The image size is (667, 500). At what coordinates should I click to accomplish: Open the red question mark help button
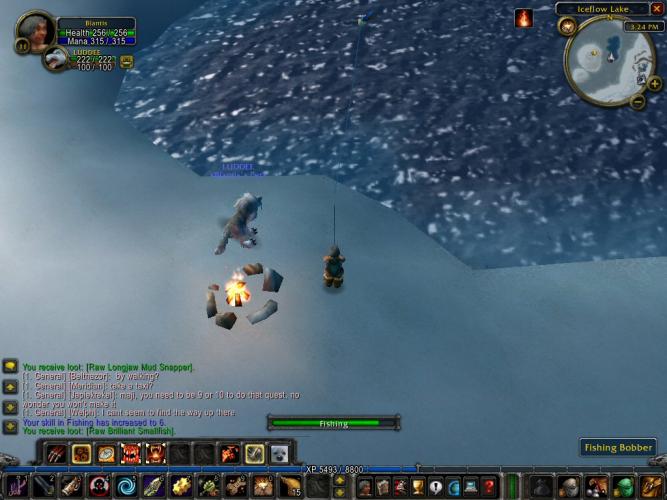(489, 487)
